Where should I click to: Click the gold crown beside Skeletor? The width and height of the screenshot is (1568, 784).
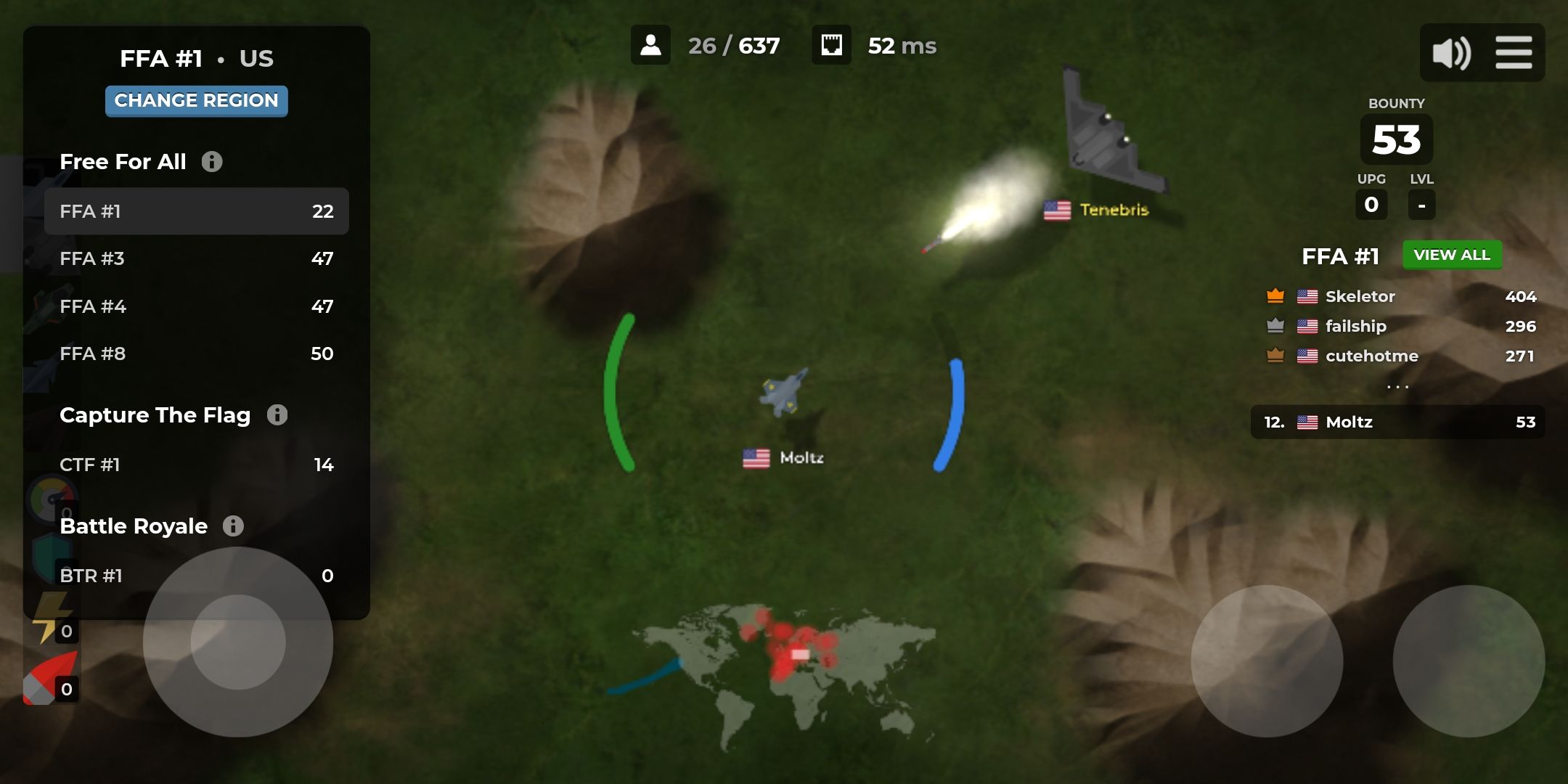[x=1274, y=295]
